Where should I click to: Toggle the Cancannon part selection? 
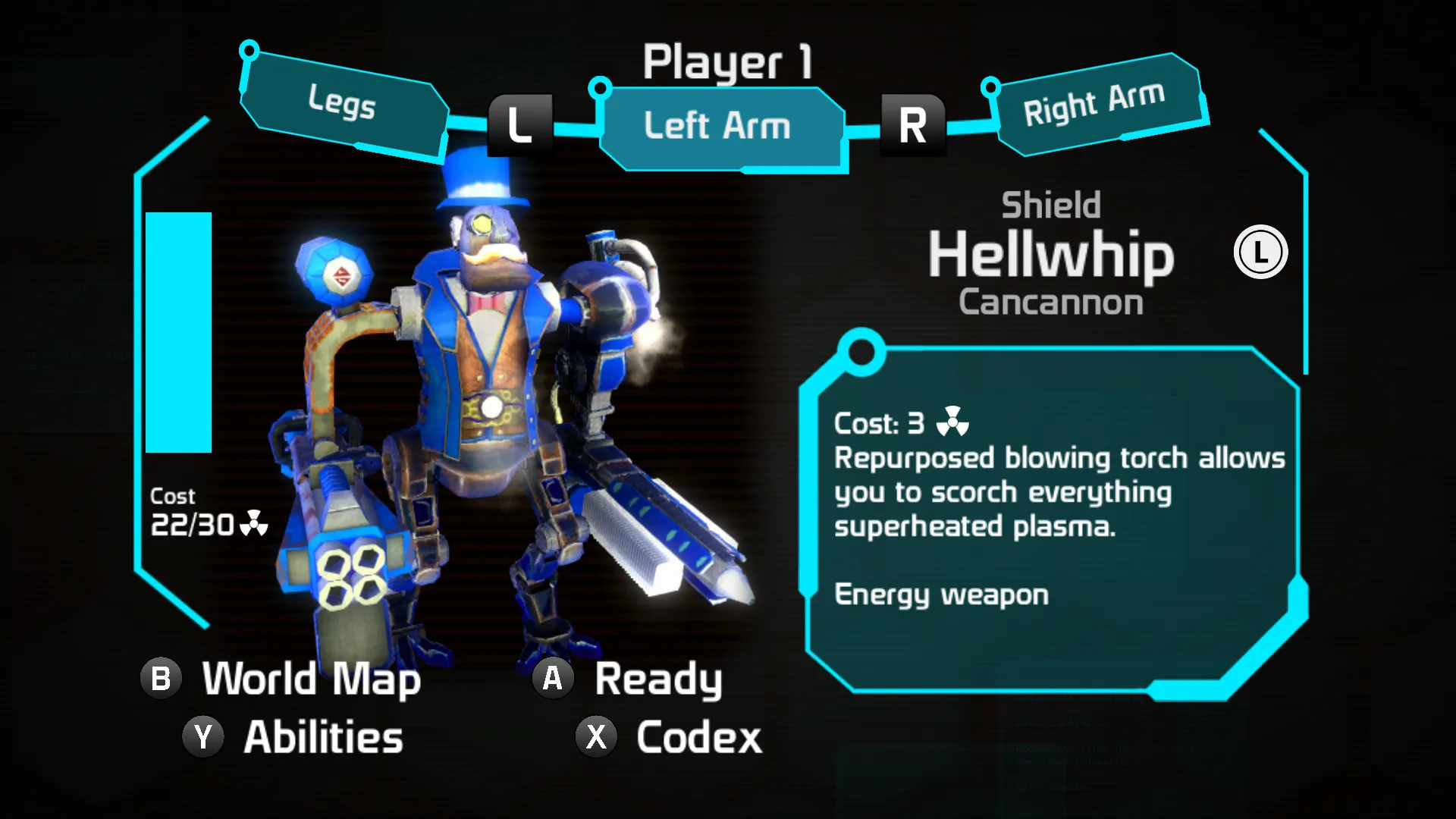pos(1051,303)
